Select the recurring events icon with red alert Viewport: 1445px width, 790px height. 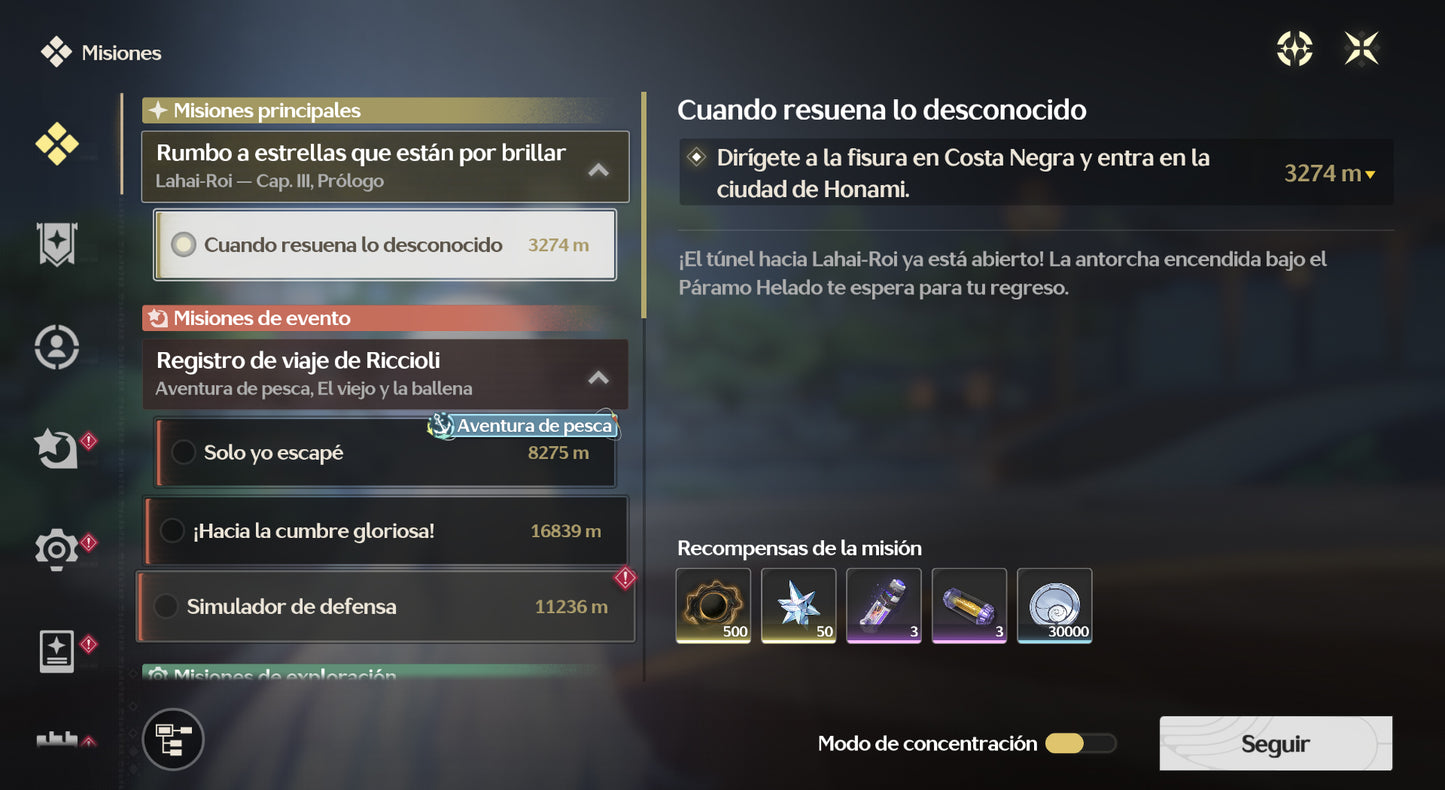tap(57, 448)
